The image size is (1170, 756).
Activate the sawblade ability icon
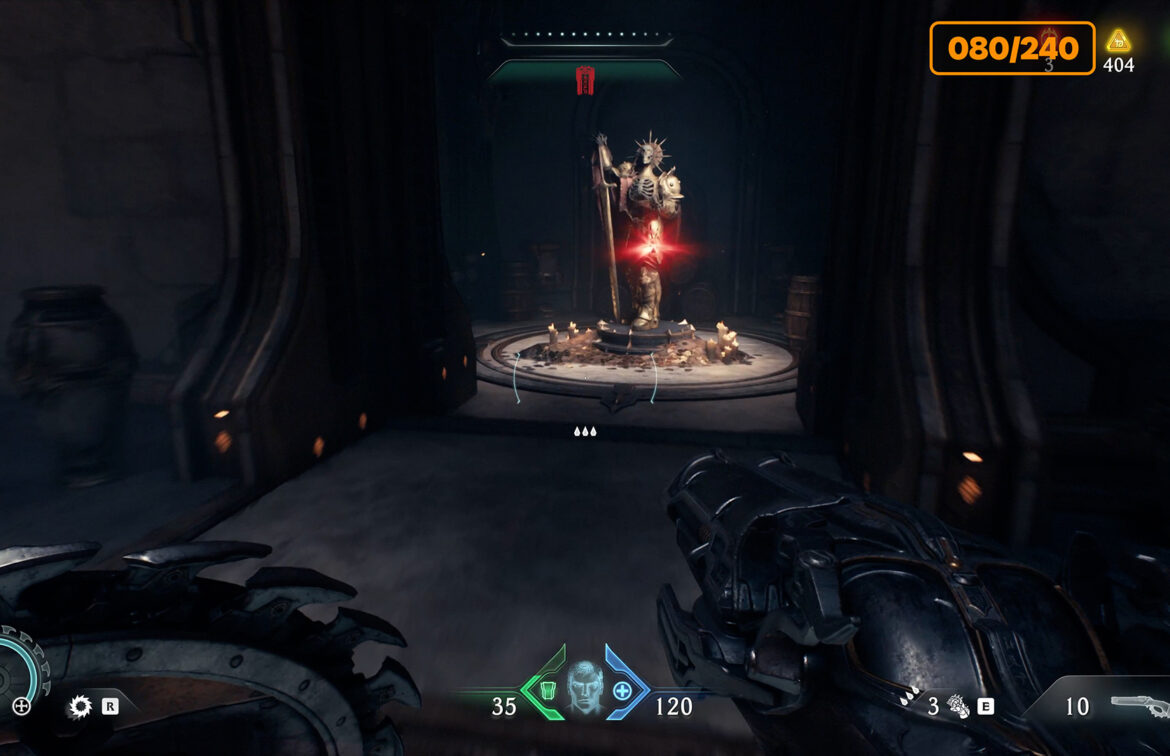tap(80, 707)
